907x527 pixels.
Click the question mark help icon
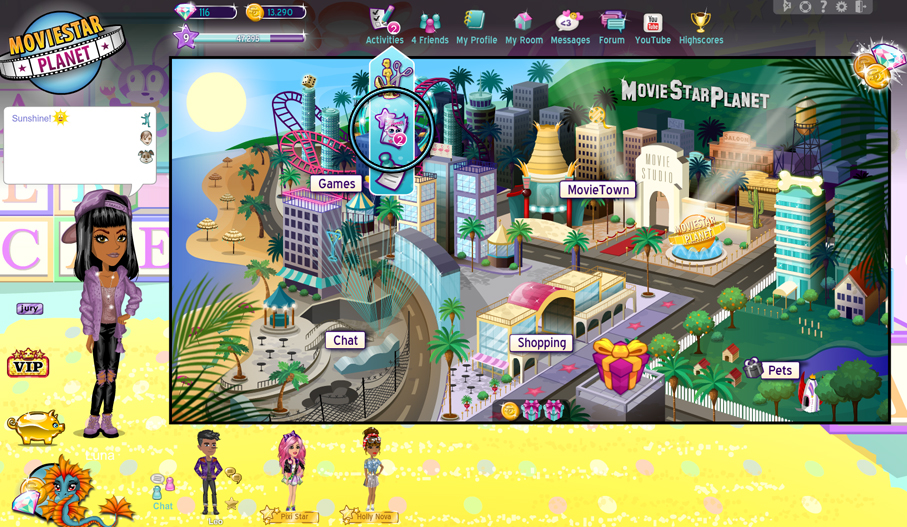[x=824, y=7]
